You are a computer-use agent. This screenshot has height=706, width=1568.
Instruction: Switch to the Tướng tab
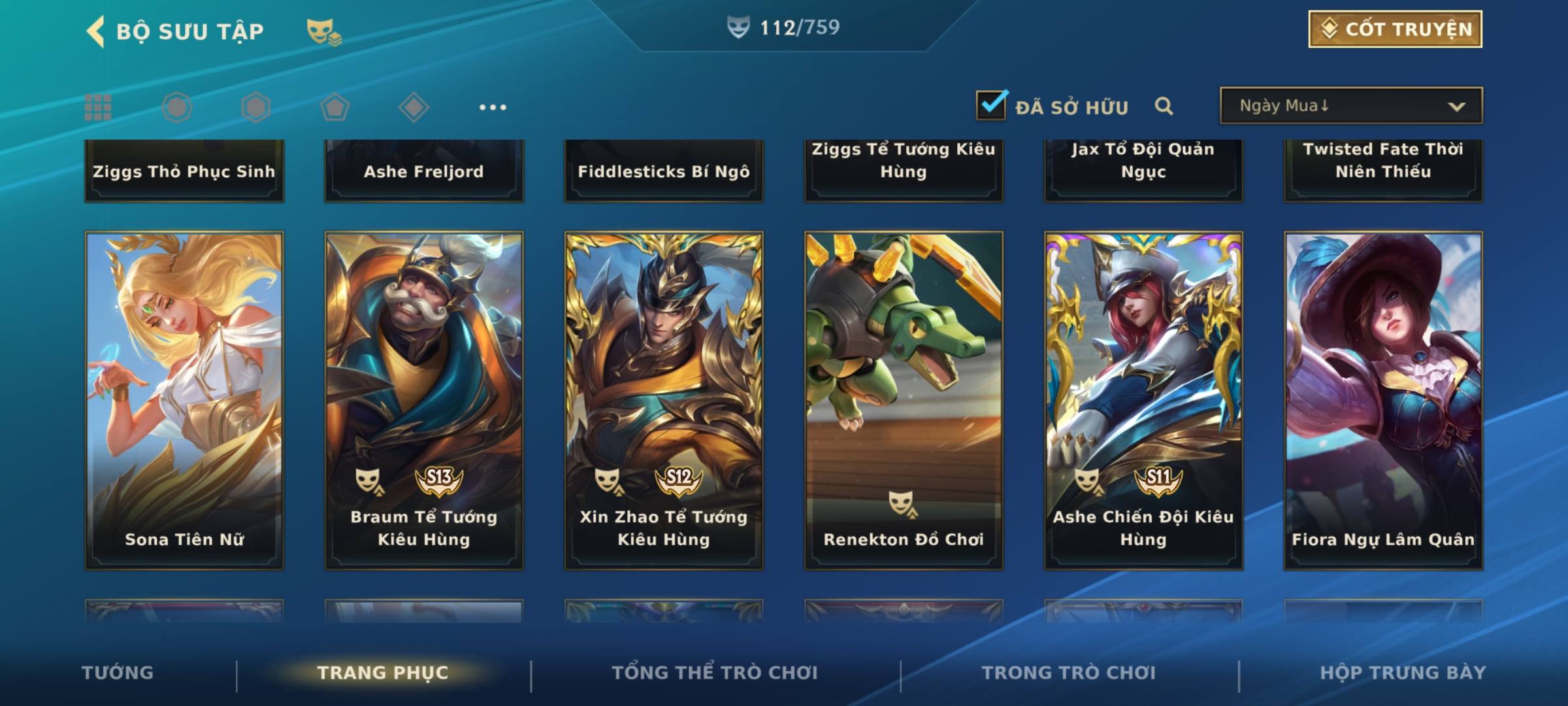118,673
